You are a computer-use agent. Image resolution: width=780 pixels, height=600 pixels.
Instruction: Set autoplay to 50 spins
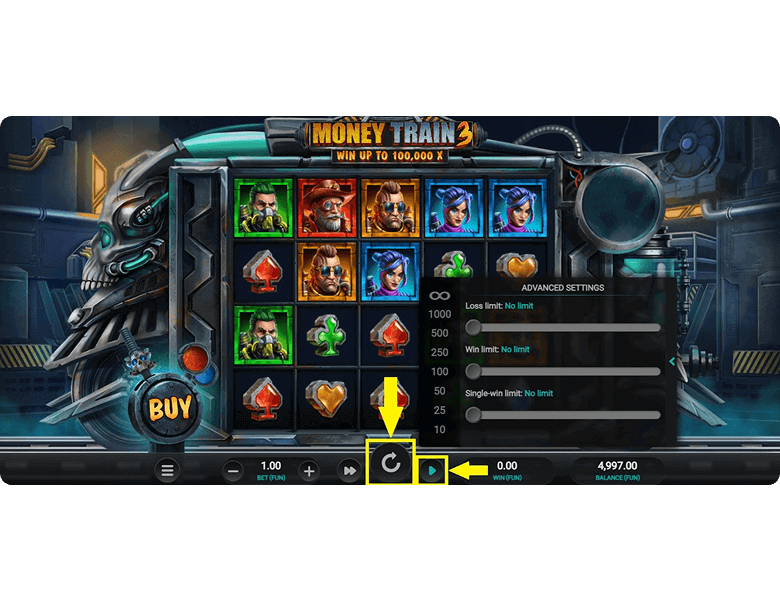click(439, 391)
